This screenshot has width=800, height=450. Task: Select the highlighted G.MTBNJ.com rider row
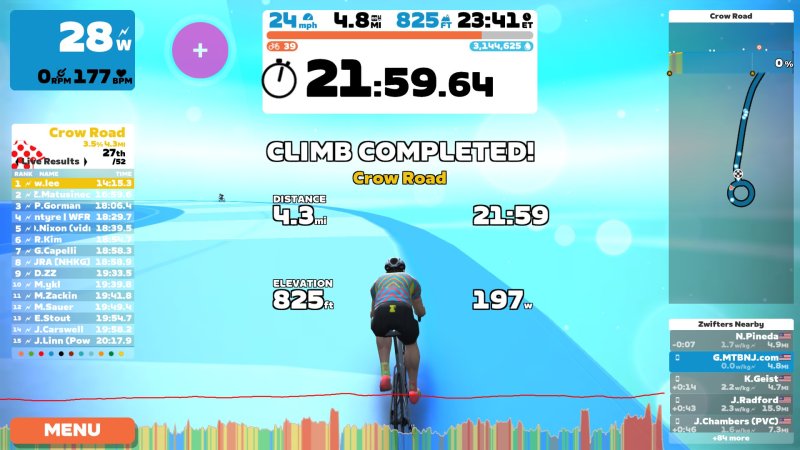(730, 361)
